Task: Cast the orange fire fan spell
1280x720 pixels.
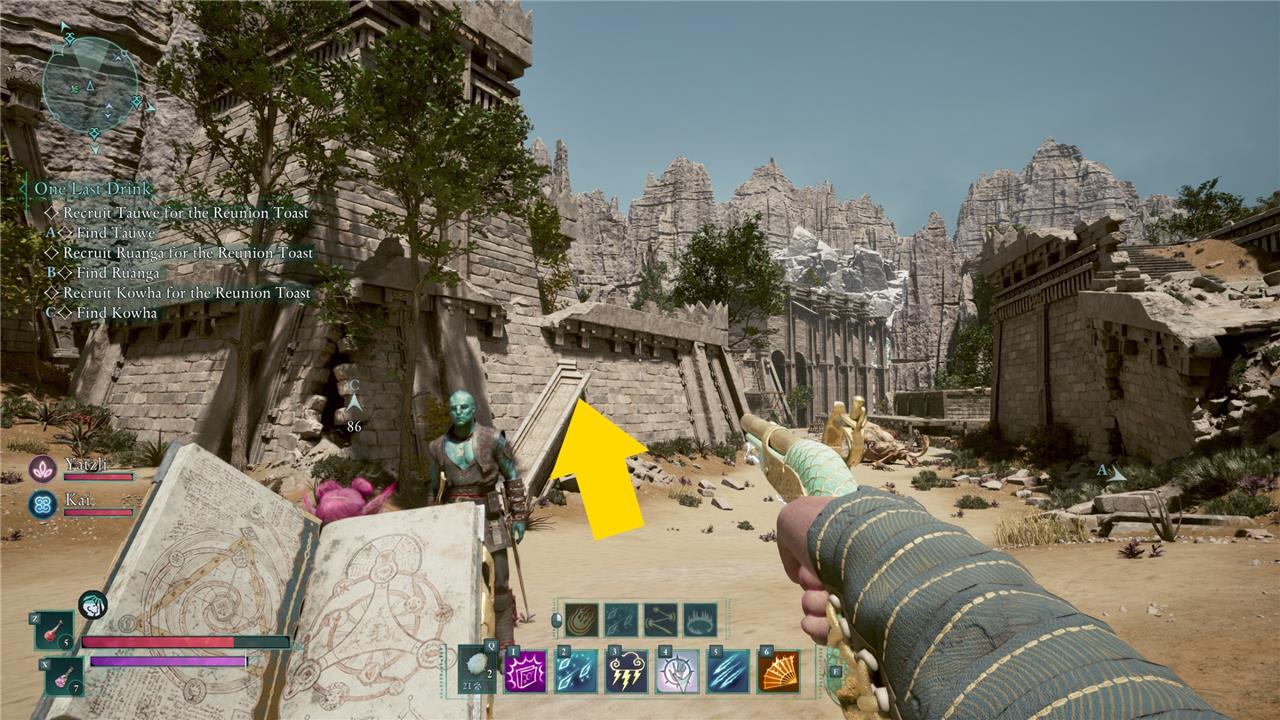Action: click(x=778, y=671)
